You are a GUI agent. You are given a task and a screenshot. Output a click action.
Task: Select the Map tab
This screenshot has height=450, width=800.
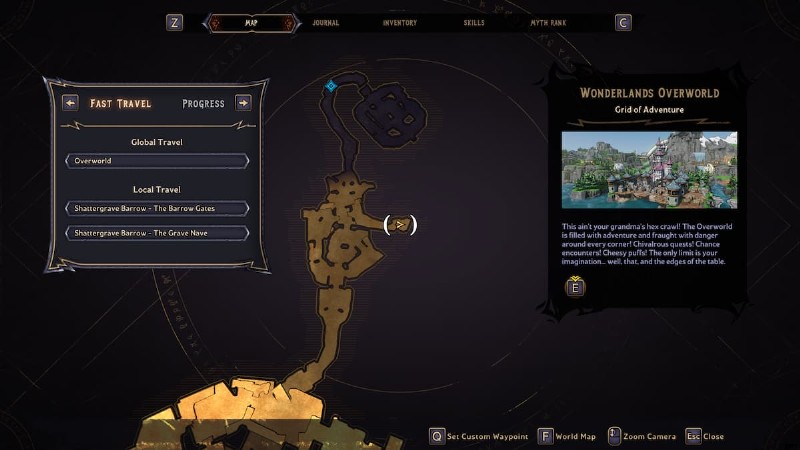[251, 22]
